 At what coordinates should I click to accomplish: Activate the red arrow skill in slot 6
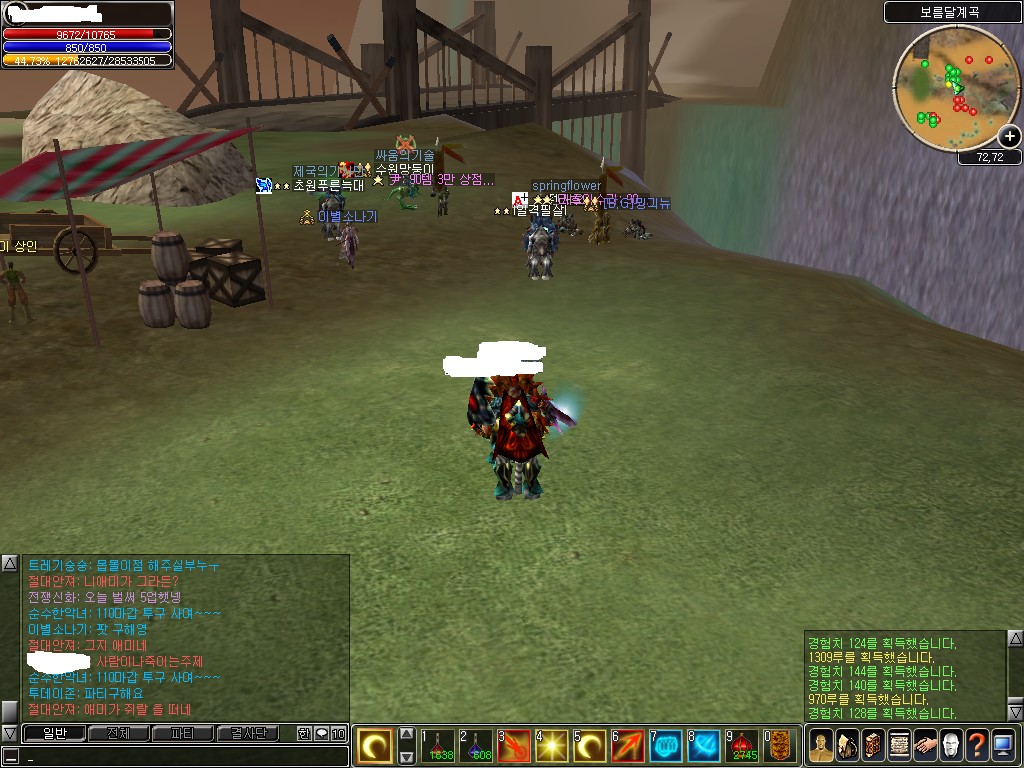627,745
